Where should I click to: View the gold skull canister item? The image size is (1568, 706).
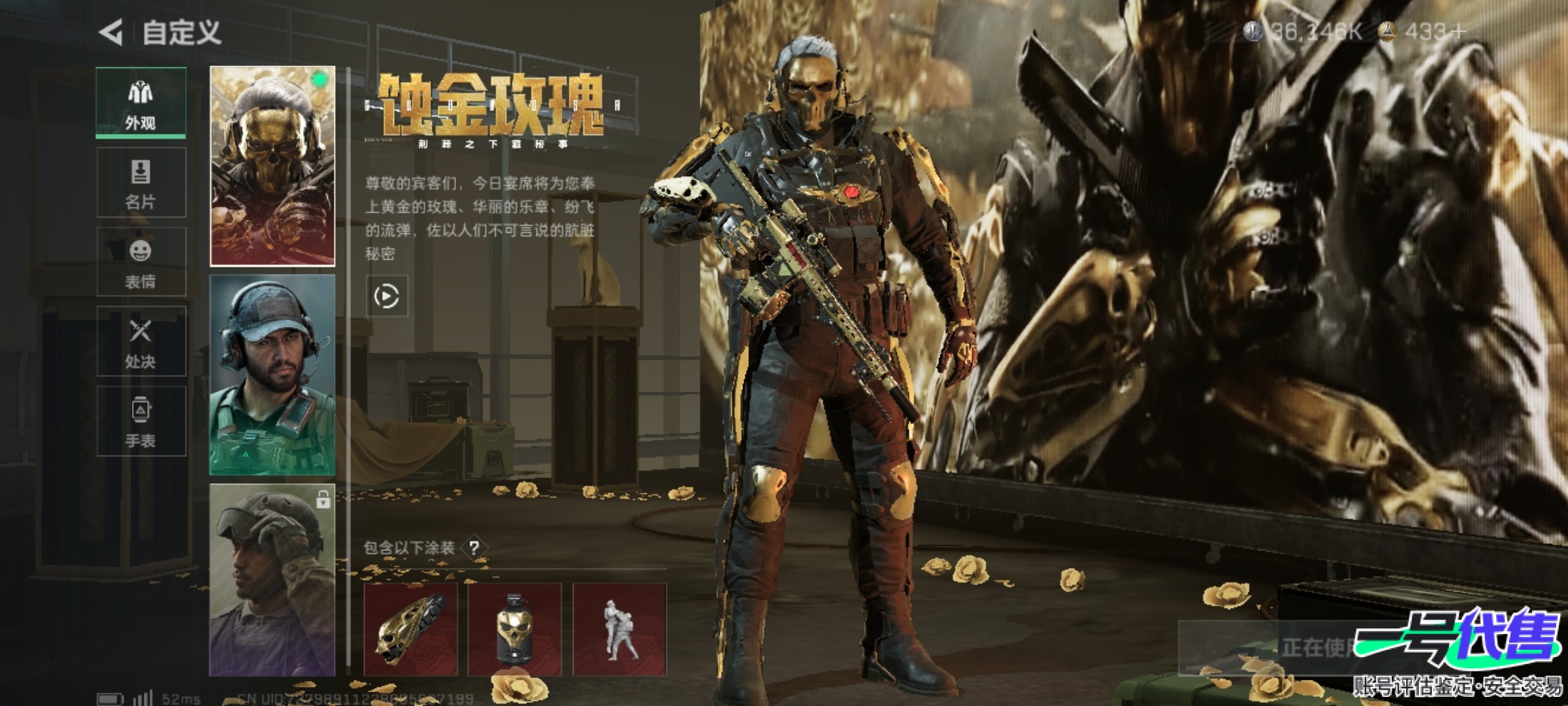(x=515, y=630)
